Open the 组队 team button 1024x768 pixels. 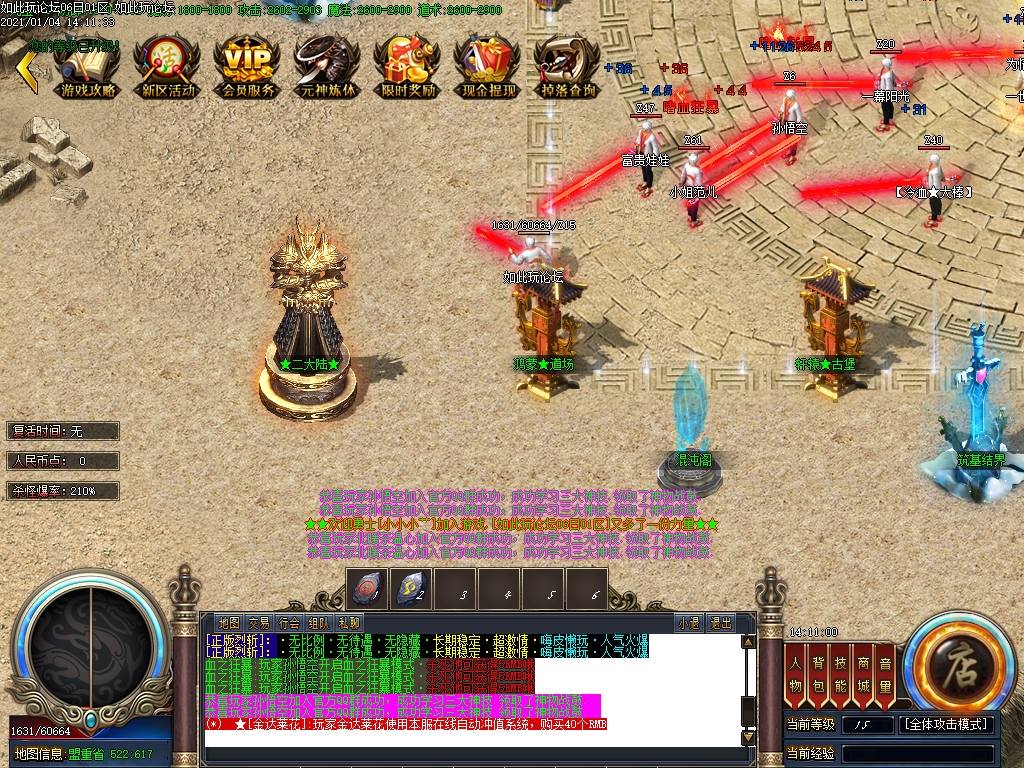[x=319, y=623]
